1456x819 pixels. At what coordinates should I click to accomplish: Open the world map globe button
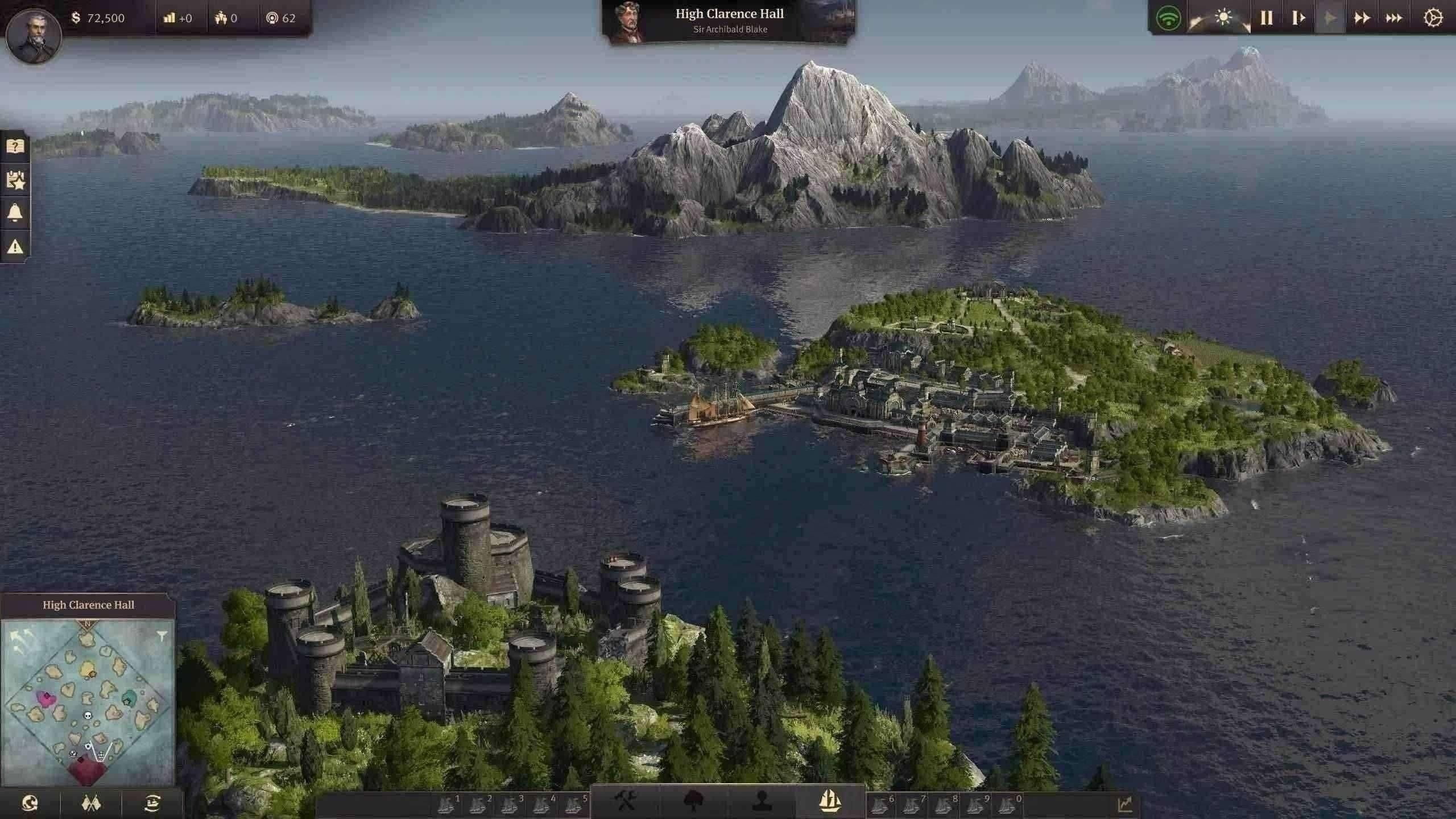[x=30, y=804]
